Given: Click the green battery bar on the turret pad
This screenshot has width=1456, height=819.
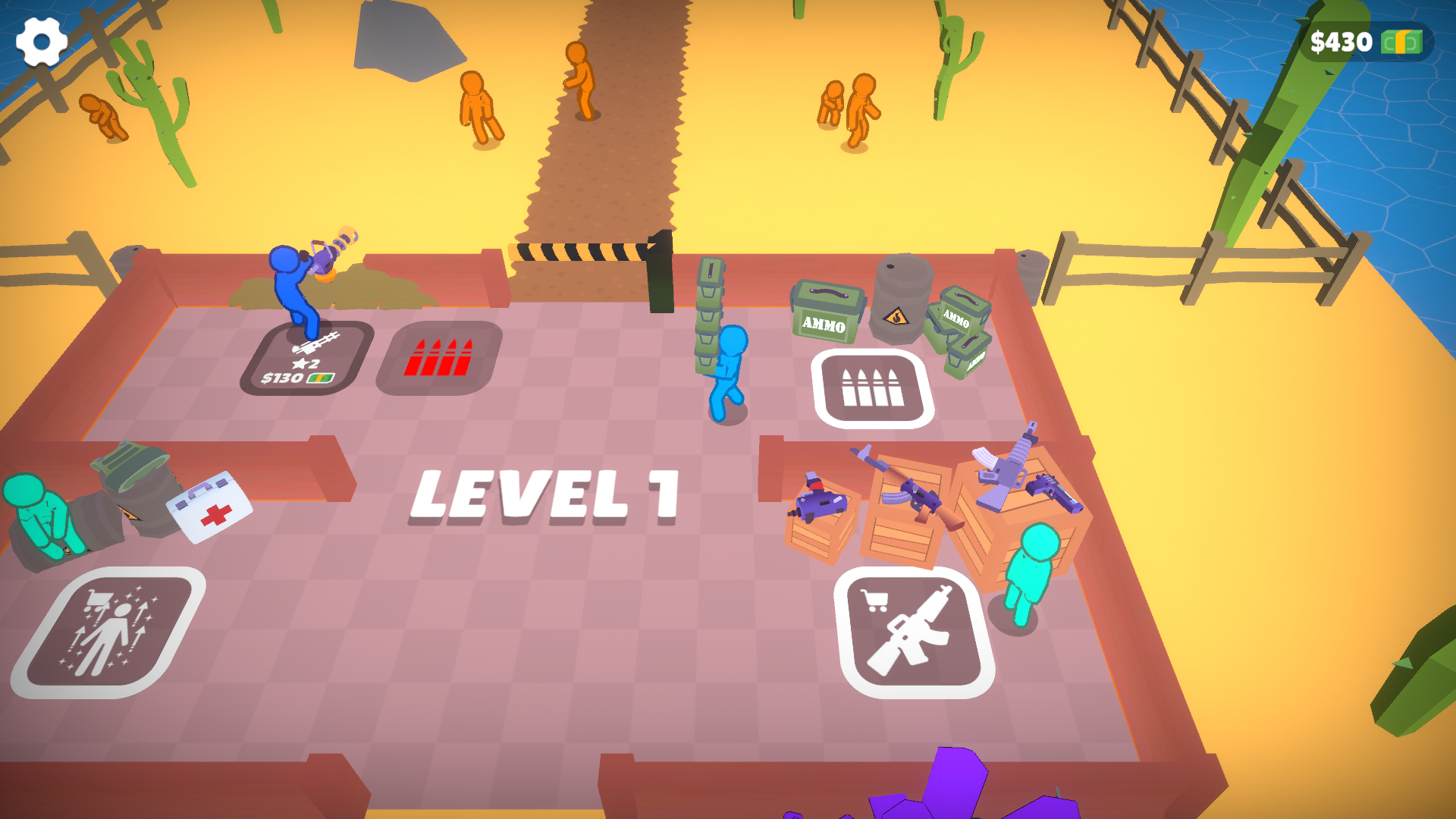Looking at the screenshot, I should pyautogui.click(x=322, y=377).
